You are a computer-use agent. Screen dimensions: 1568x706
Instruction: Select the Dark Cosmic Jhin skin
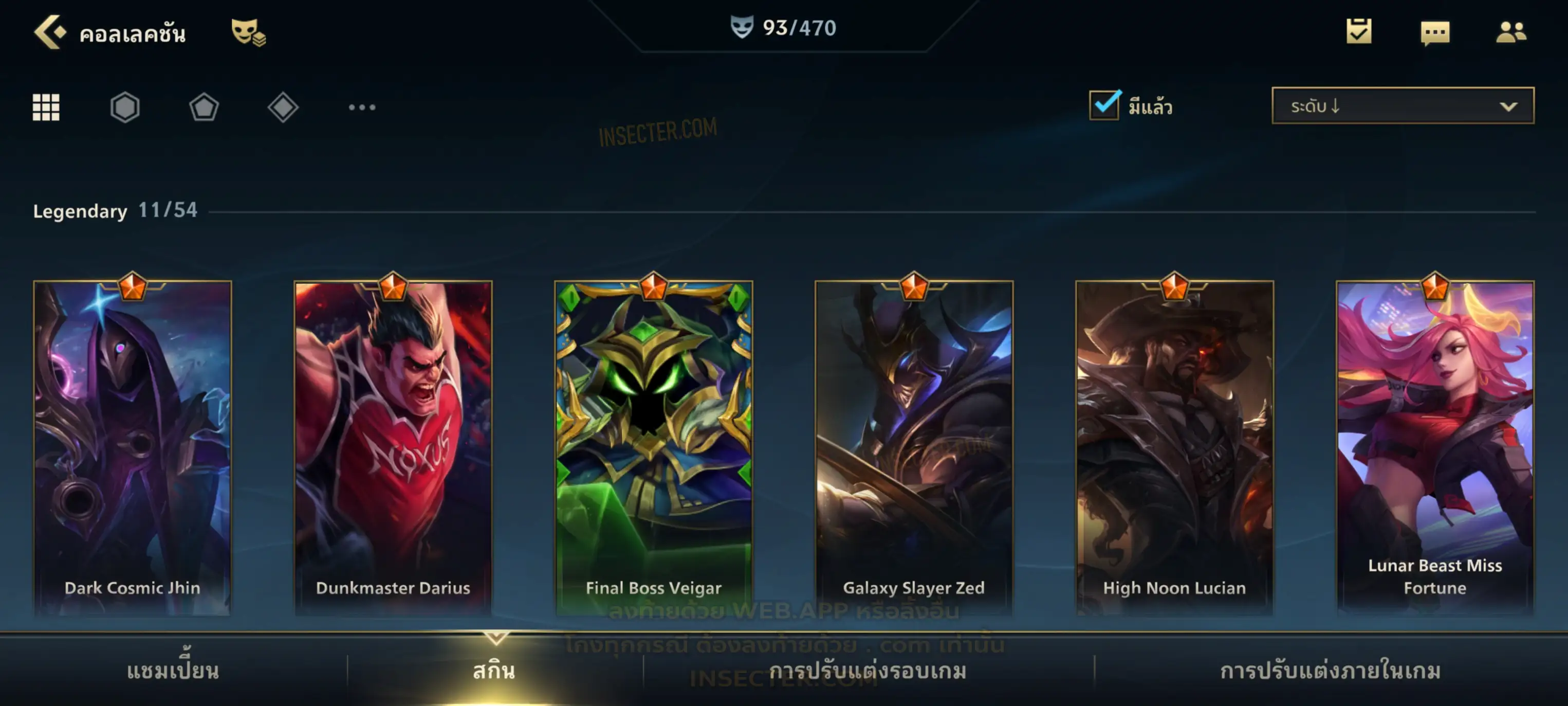133,448
